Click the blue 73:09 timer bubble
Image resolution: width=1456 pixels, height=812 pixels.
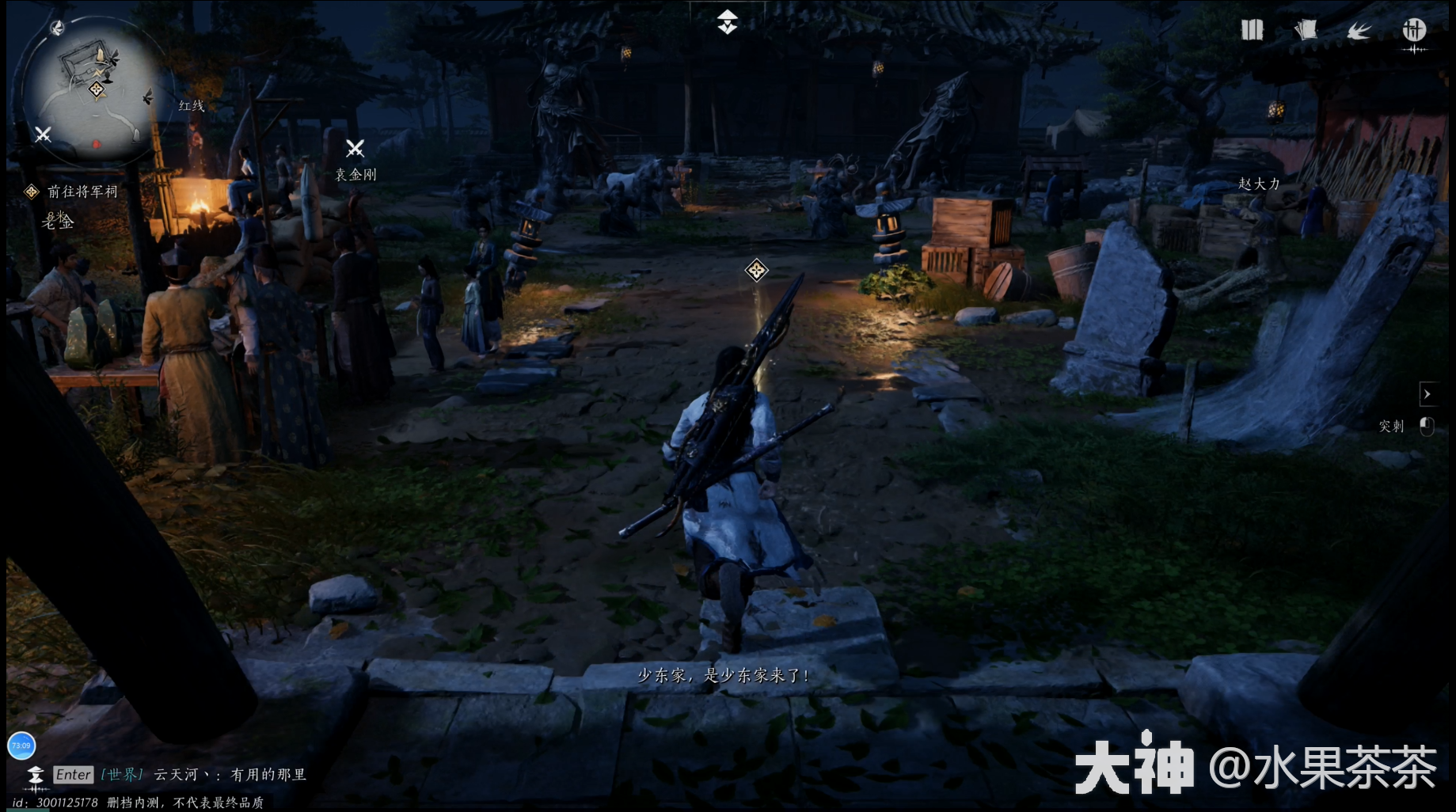pos(21,746)
